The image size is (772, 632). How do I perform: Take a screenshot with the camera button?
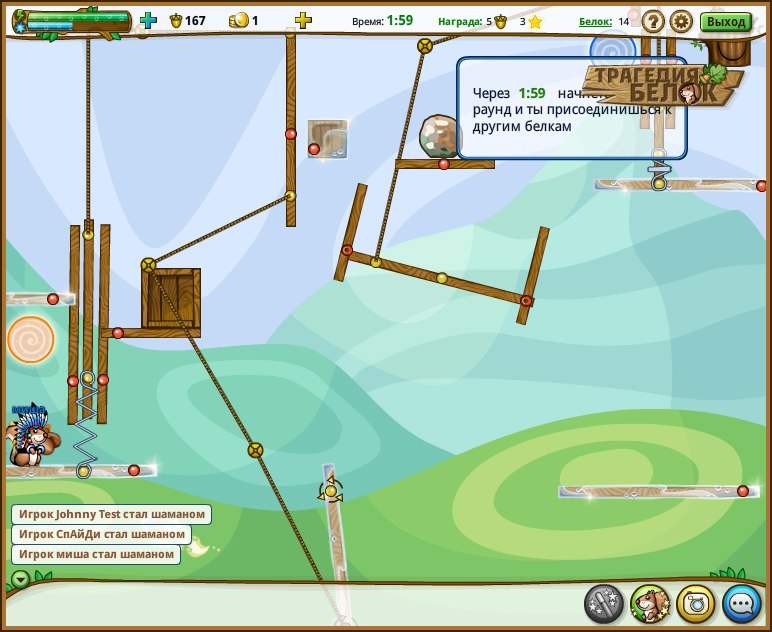[696, 604]
